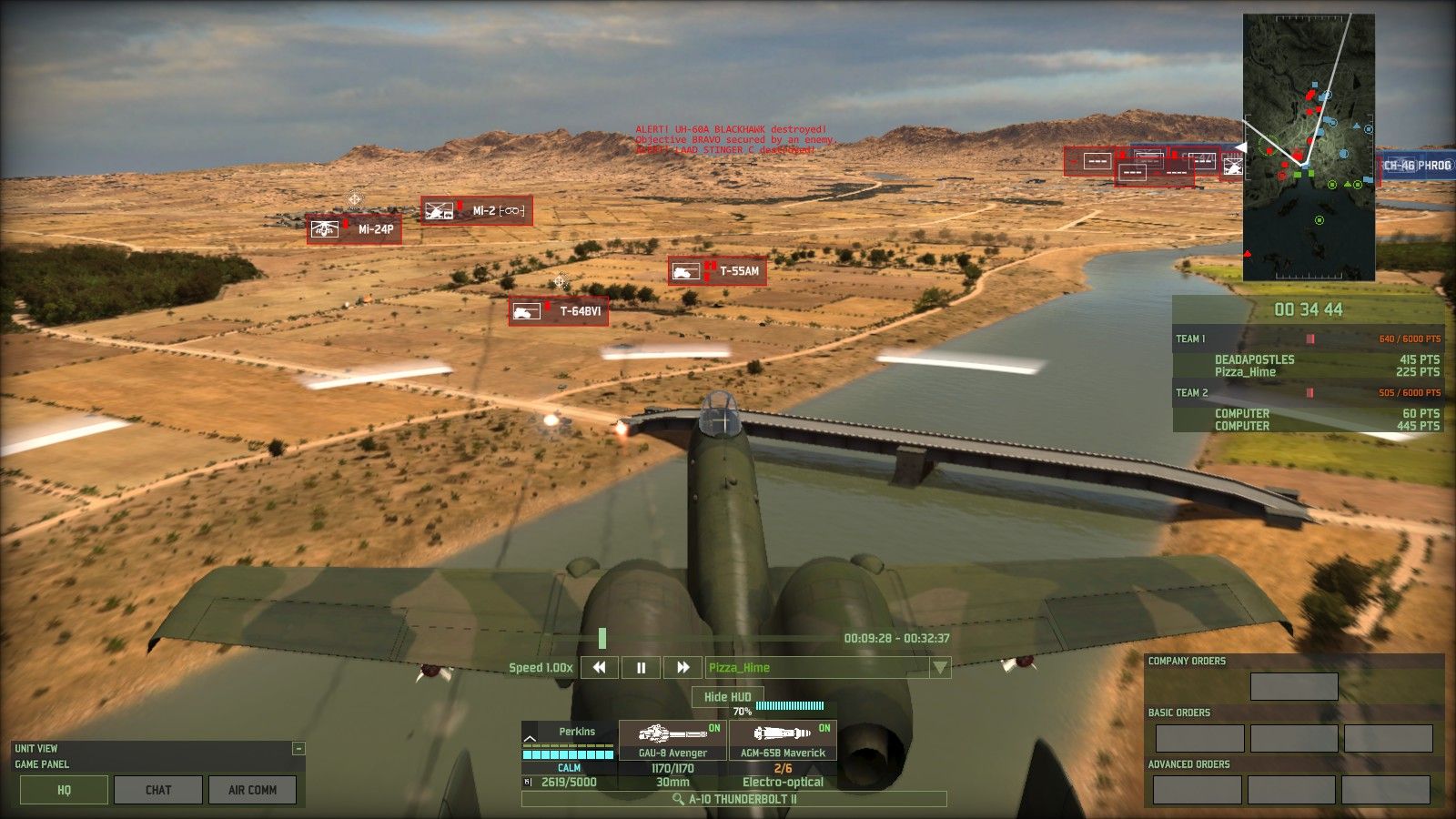Open the HQ panel
This screenshot has width=1456, height=819.
click(64, 790)
